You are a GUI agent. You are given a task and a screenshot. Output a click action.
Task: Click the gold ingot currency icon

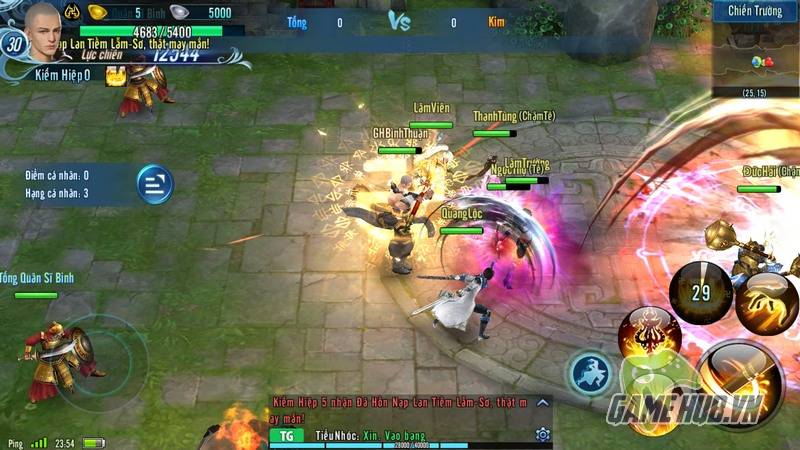pos(97,13)
